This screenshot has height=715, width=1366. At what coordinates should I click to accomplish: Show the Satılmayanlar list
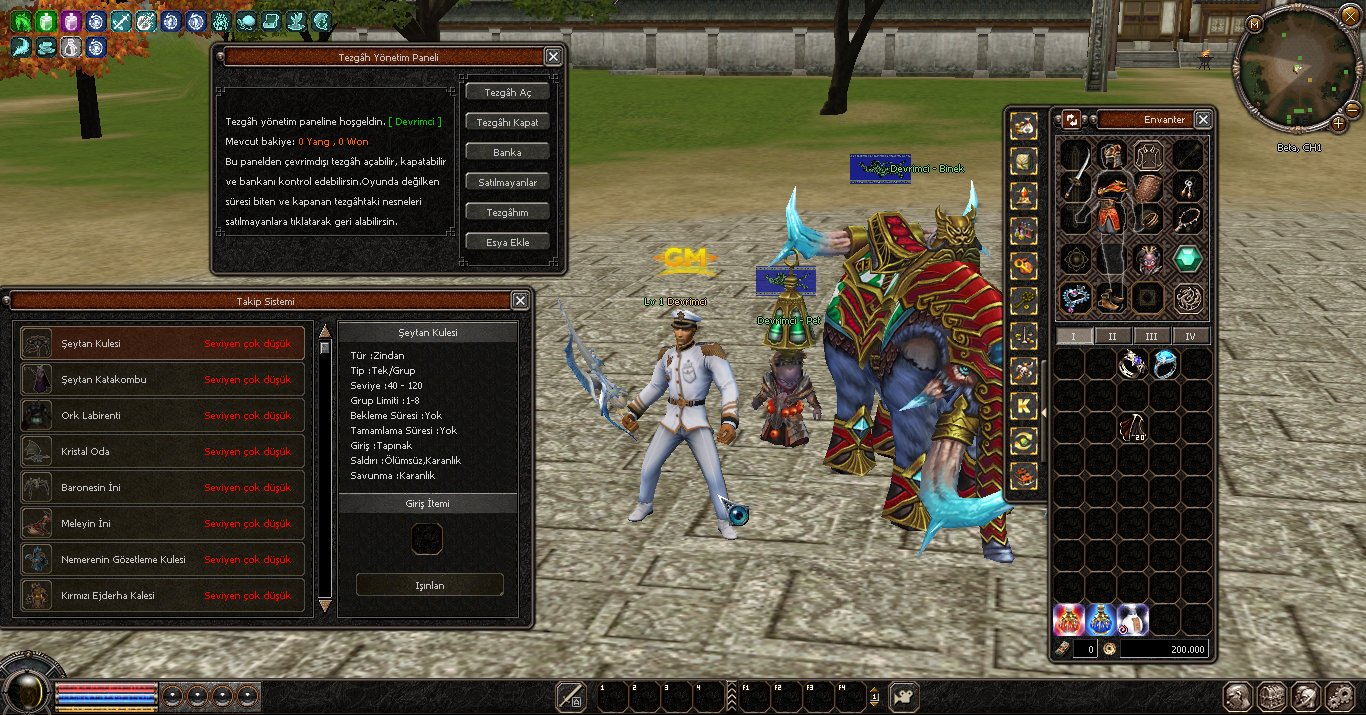(x=507, y=182)
